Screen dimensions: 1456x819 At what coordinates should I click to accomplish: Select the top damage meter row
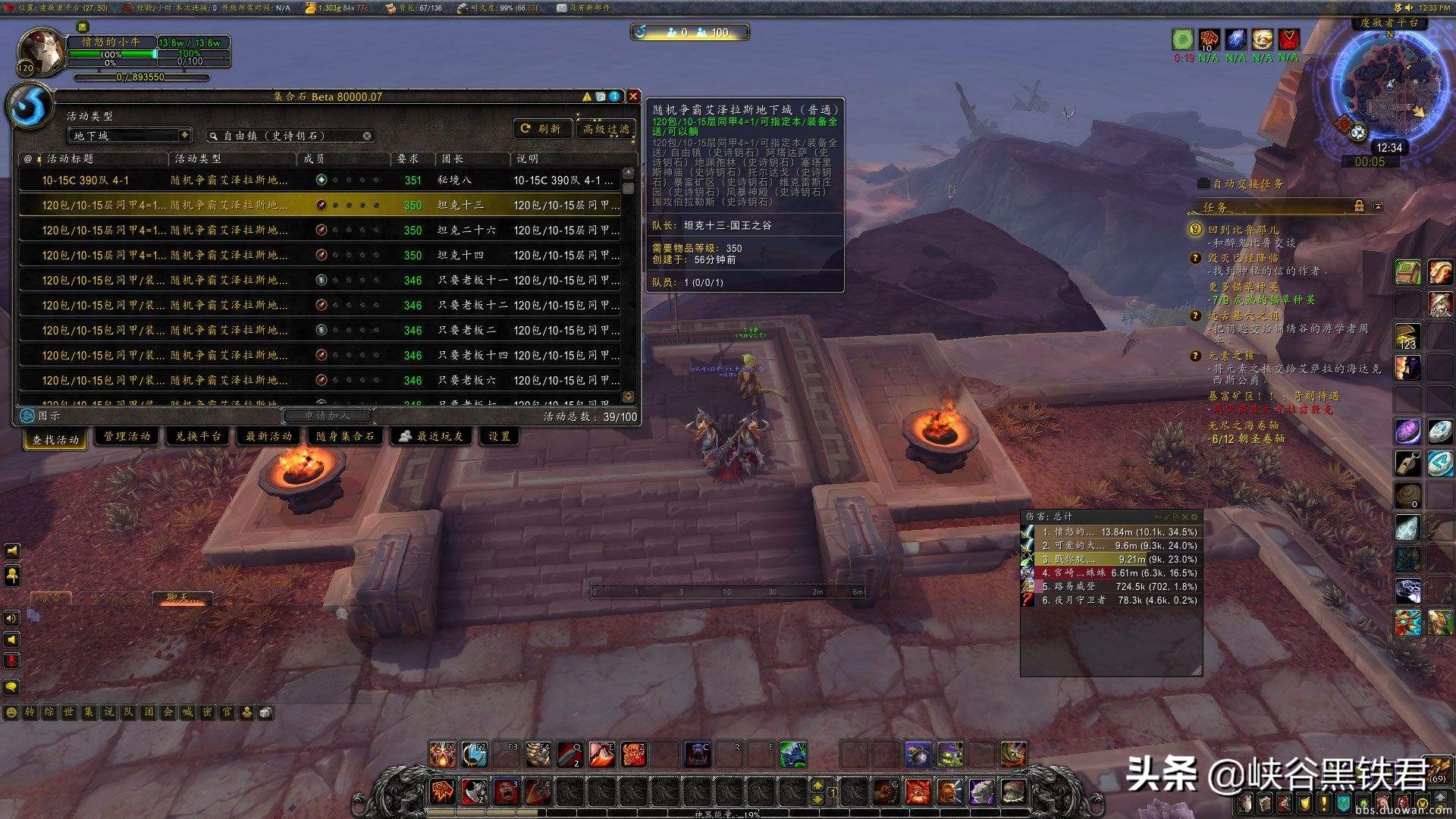tap(1111, 532)
